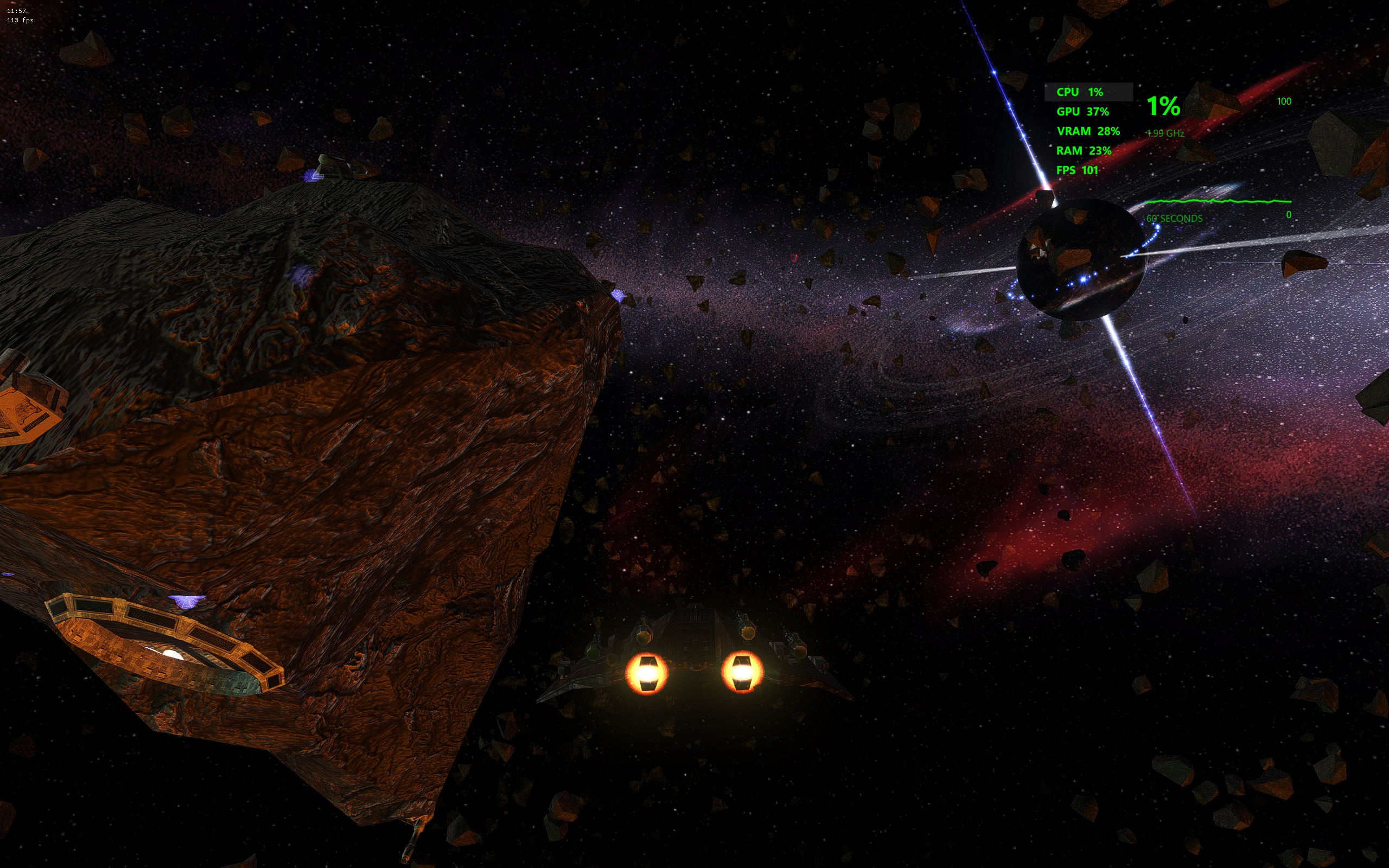
Task: Select the GPU row in performance overlay
Action: [1082, 112]
